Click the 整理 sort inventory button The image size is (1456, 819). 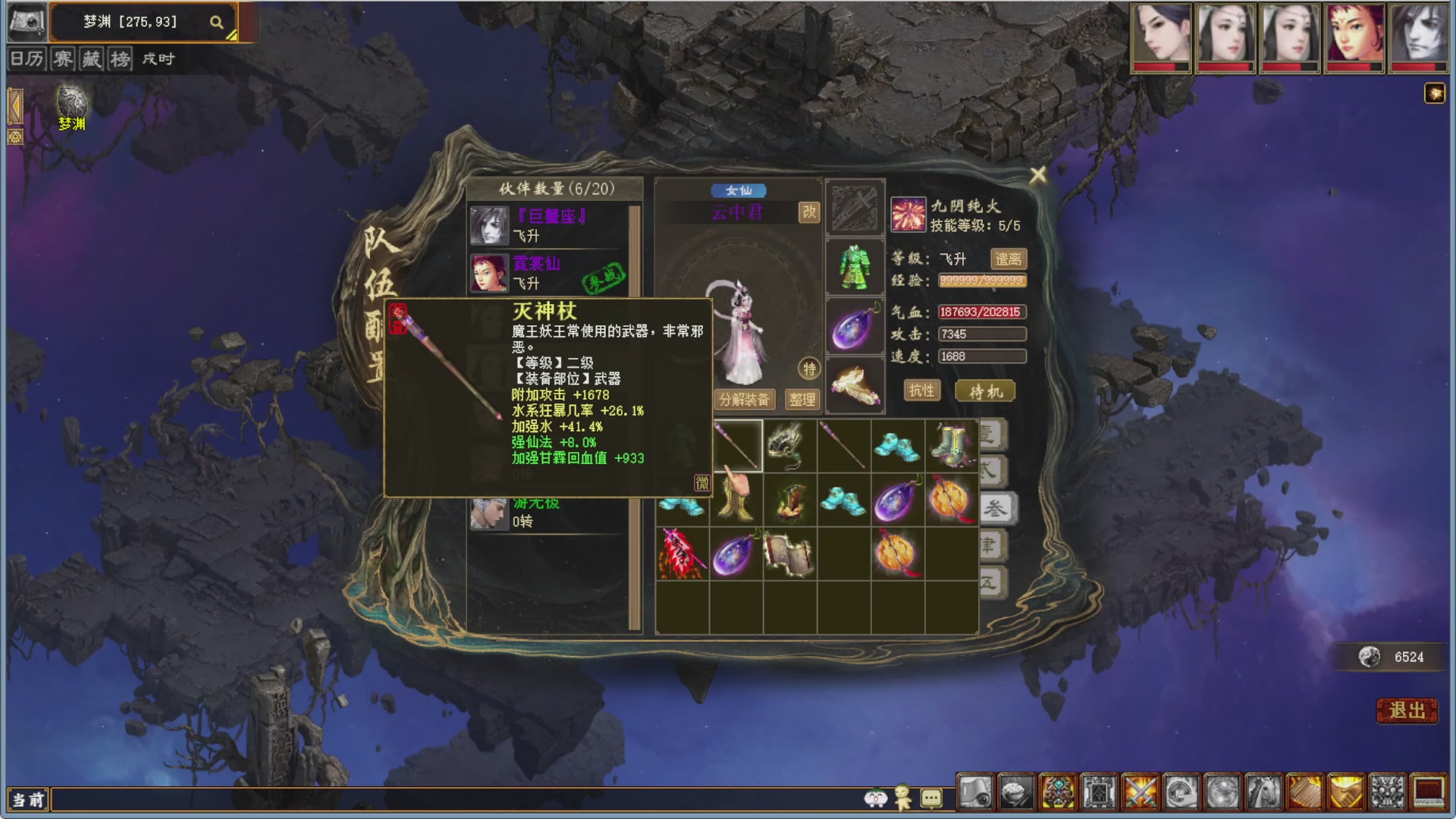pyautogui.click(x=802, y=400)
